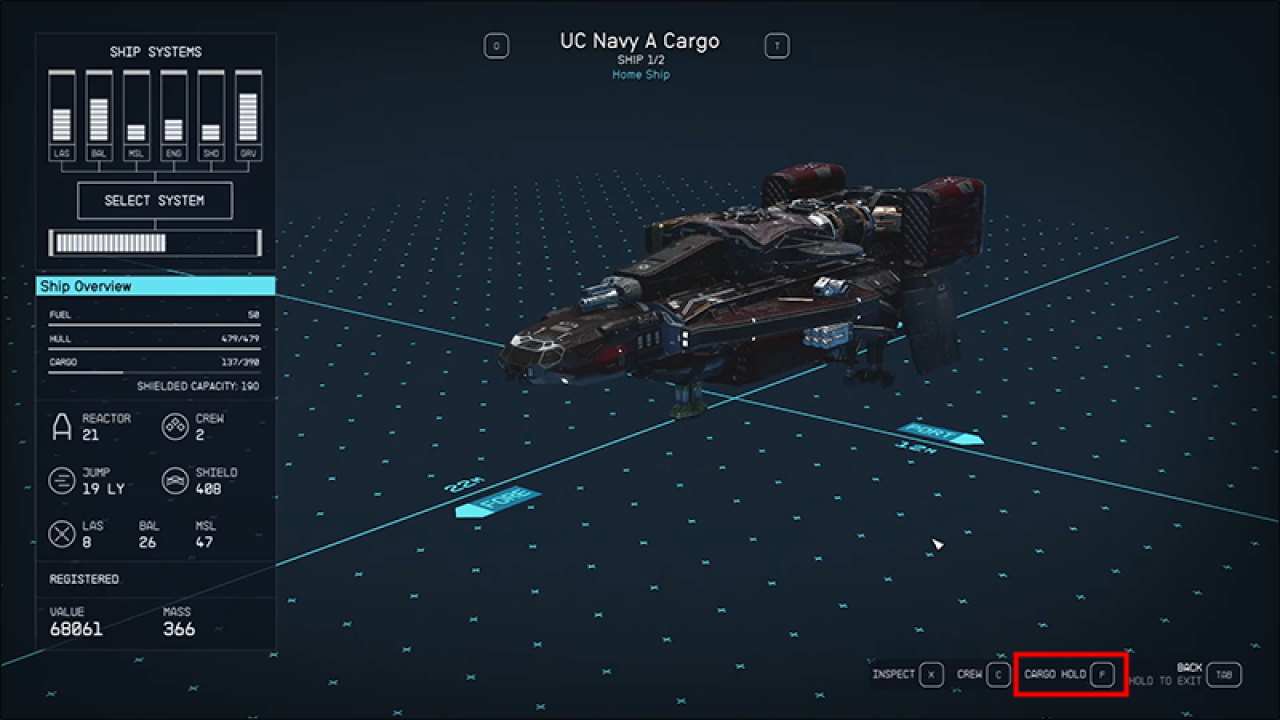
Task: Click the TAB icon next to Back
Action: tap(1224, 674)
